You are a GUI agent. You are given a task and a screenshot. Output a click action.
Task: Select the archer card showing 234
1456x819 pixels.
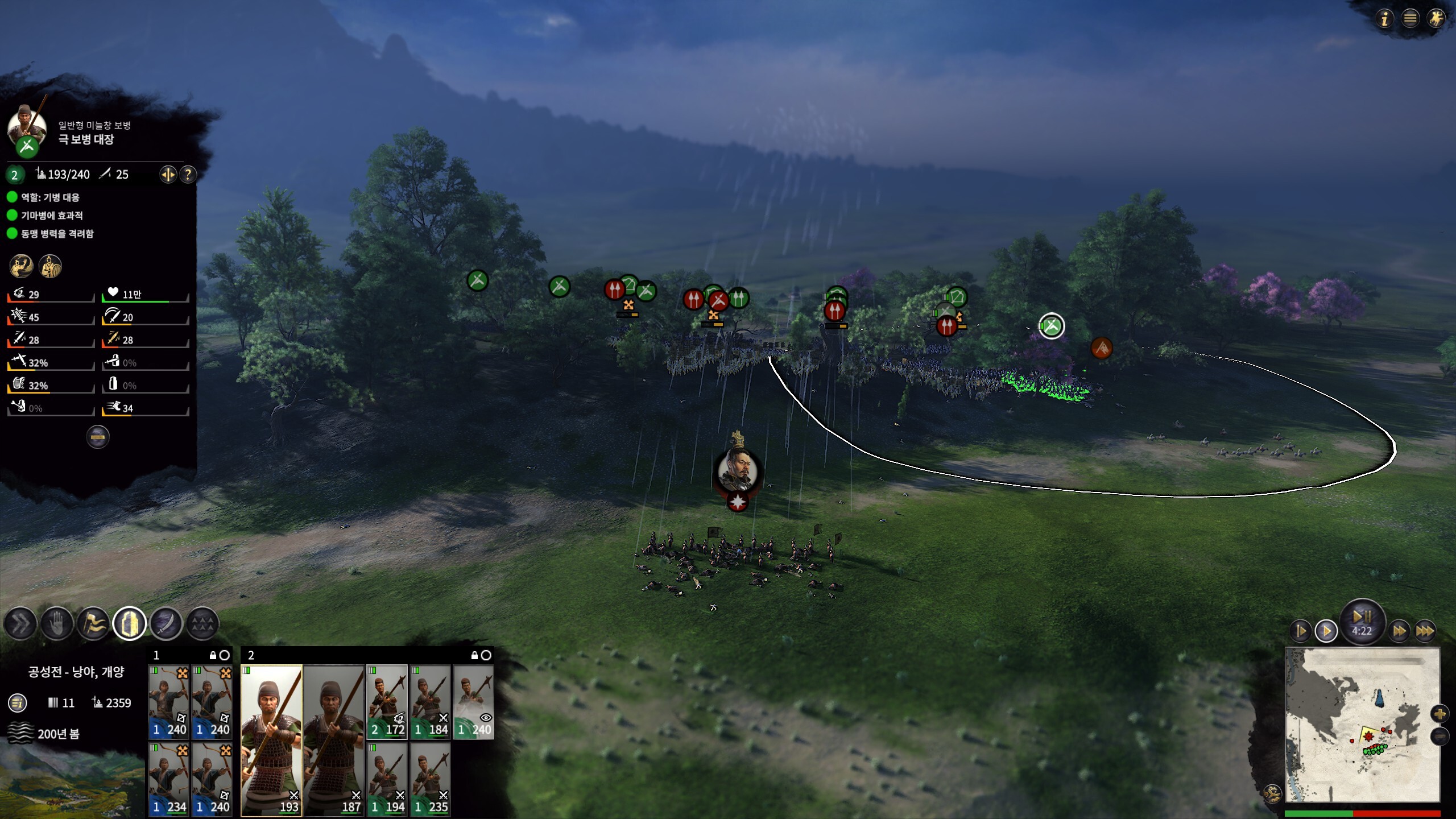click(169, 779)
